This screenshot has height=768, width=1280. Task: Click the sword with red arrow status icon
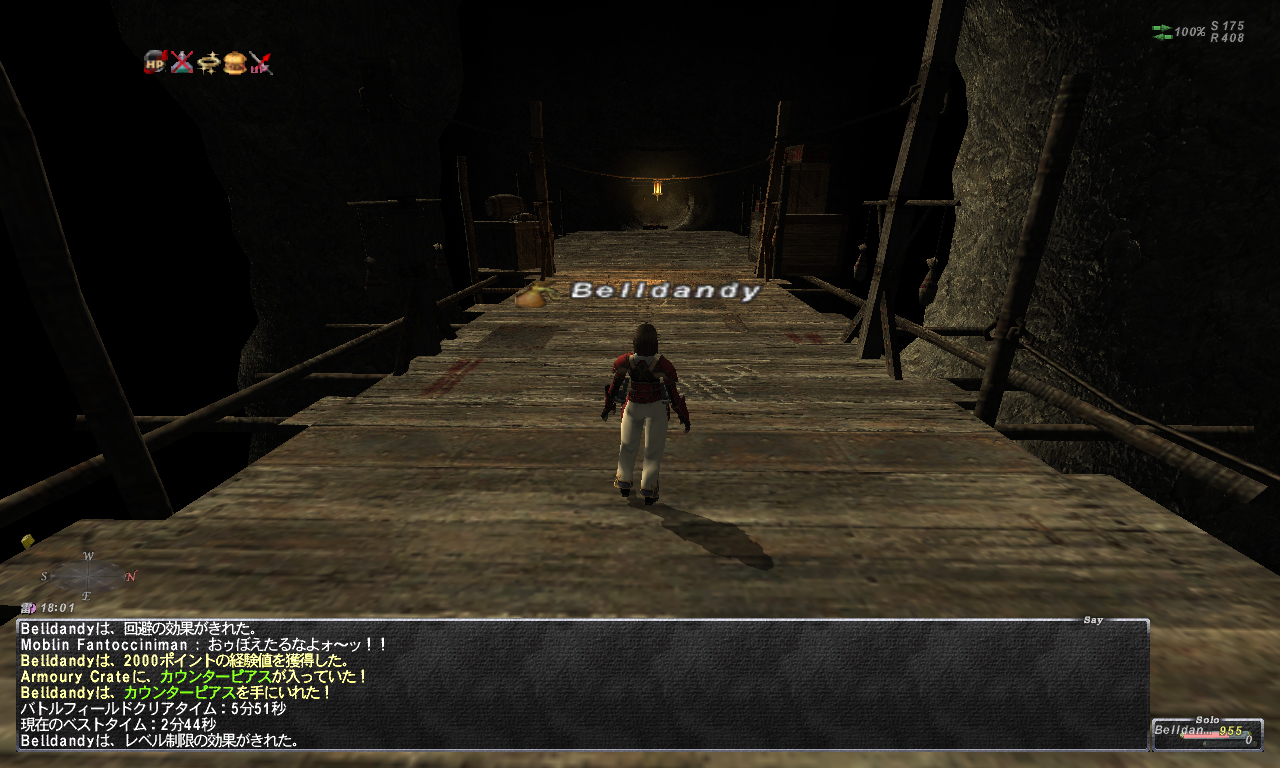(x=261, y=63)
